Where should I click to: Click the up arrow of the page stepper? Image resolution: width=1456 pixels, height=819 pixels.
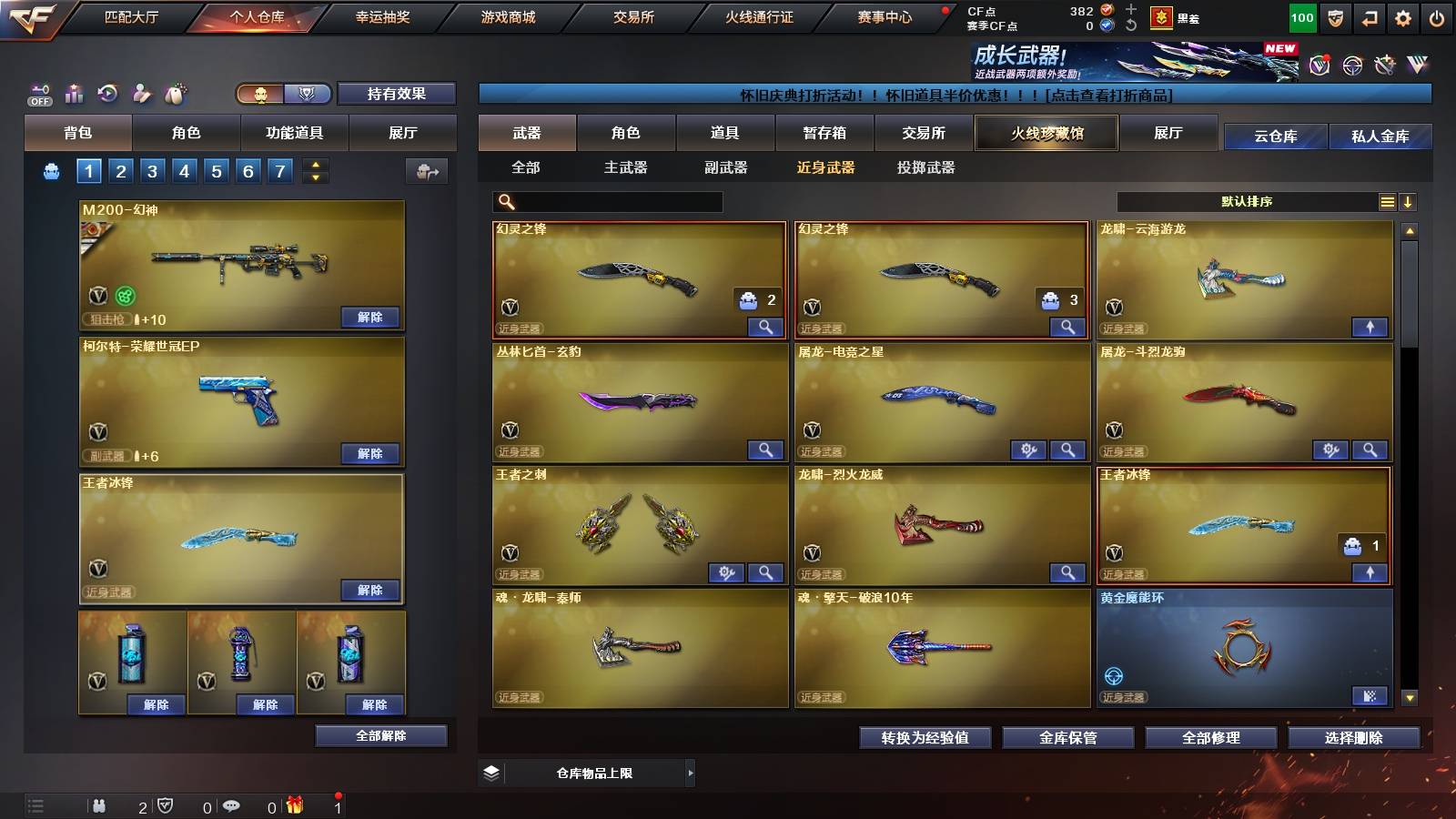click(x=316, y=165)
